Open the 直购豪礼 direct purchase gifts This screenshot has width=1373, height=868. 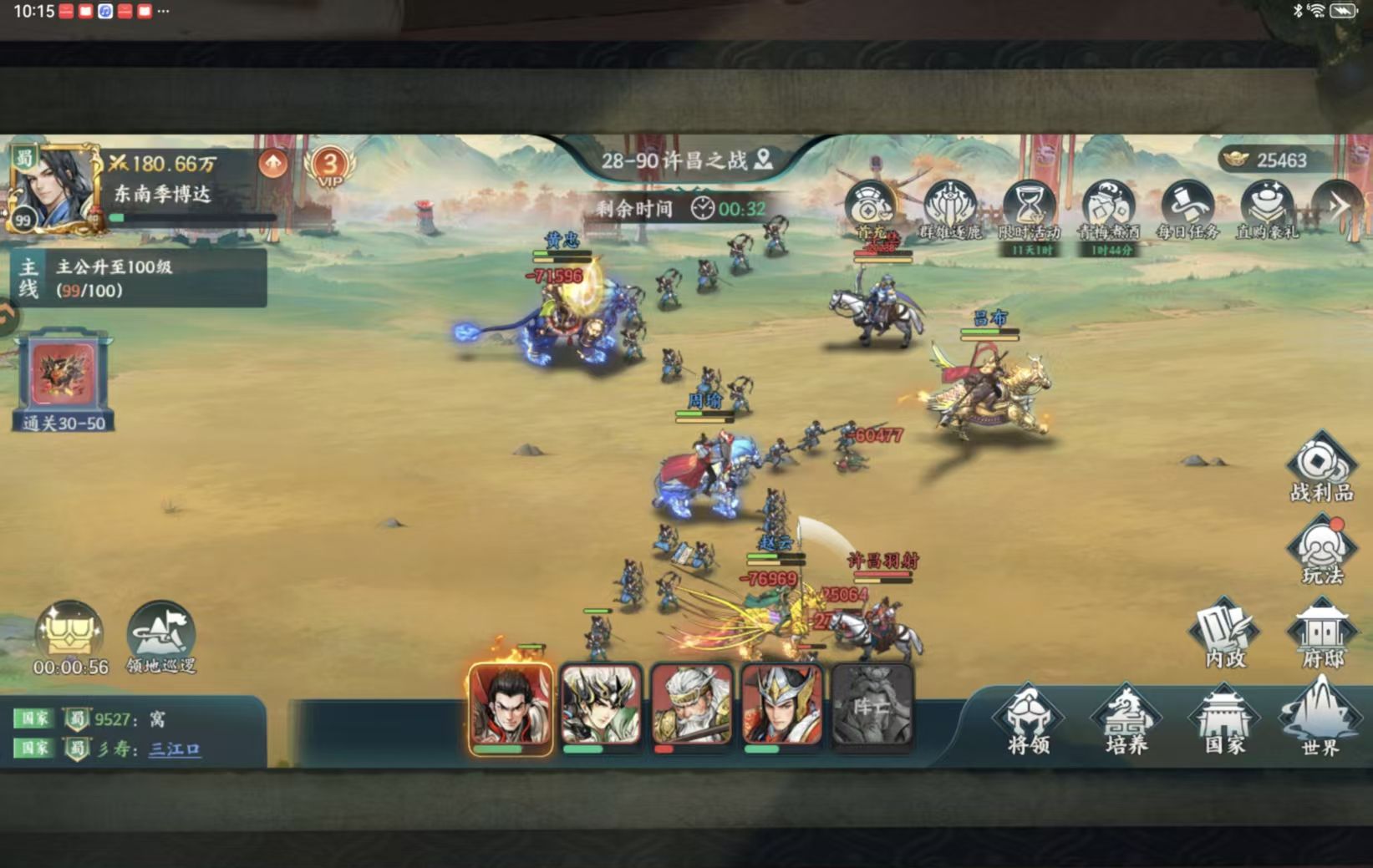[x=1267, y=209]
